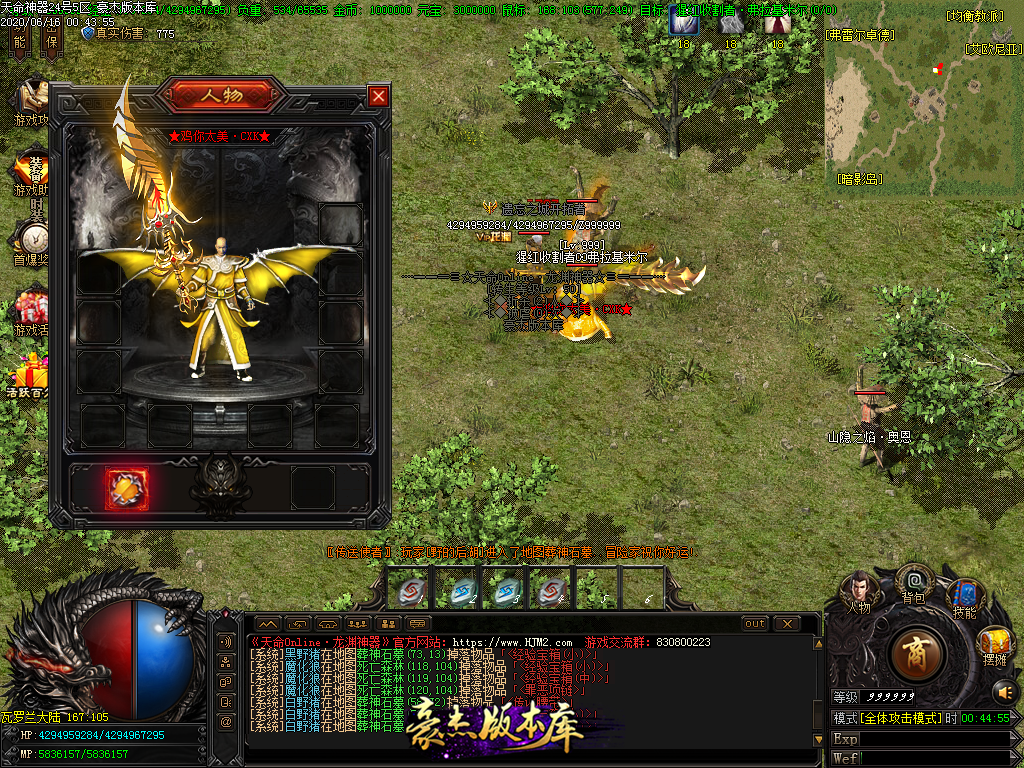Select the first chat channel tab
Screen dimensions: 1024x768
click(x=268, y=624)
